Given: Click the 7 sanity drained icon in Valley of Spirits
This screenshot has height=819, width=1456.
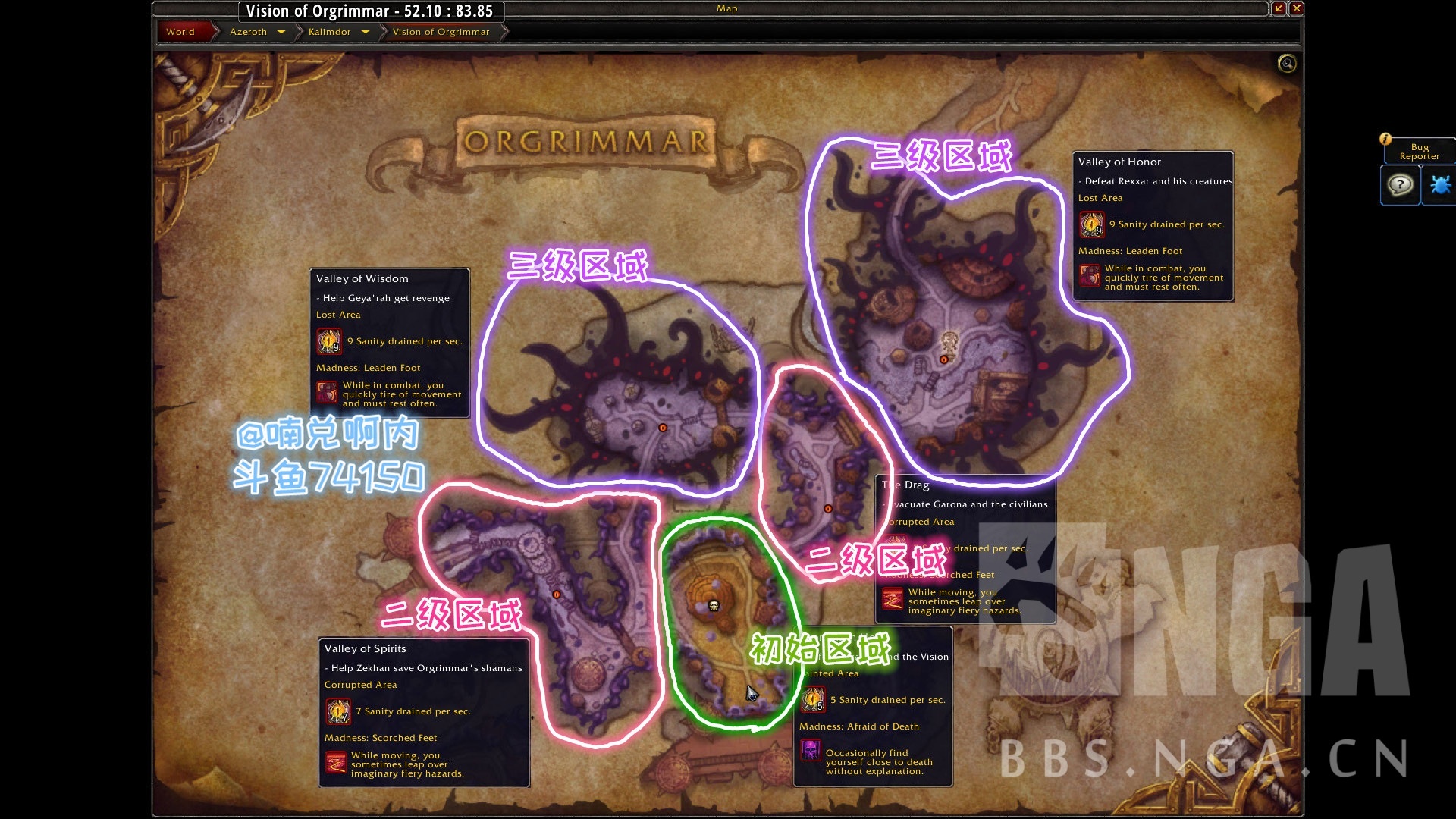Looking at the screenshot, I should 338,711.
